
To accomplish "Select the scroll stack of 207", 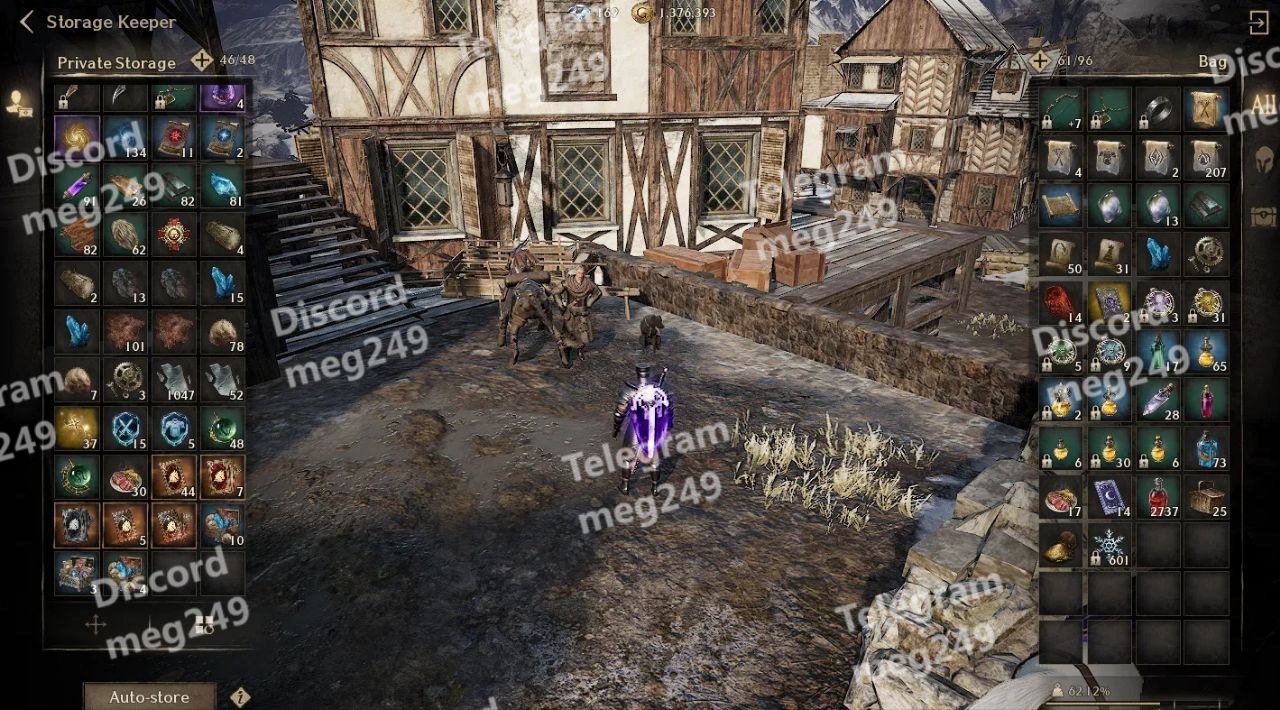I will 1207,157.
